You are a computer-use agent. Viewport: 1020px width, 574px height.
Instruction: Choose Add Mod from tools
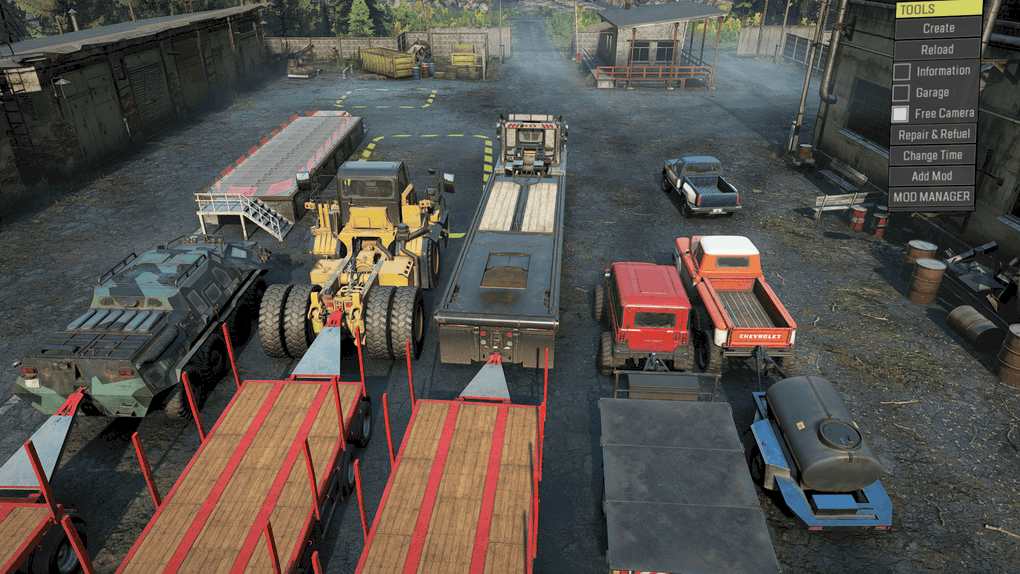point(932,176)
